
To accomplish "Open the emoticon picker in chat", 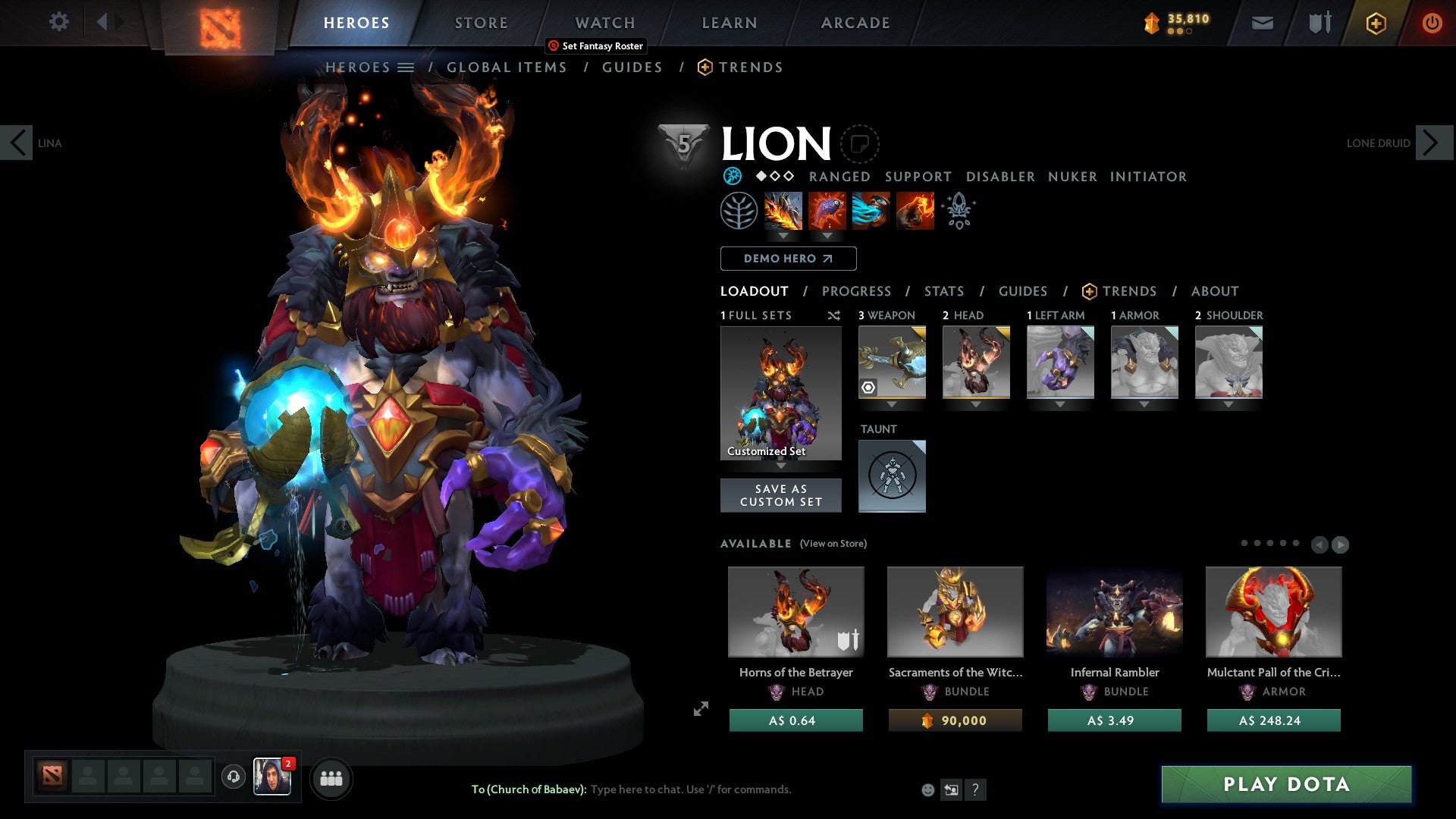I will tap(927, 789).
